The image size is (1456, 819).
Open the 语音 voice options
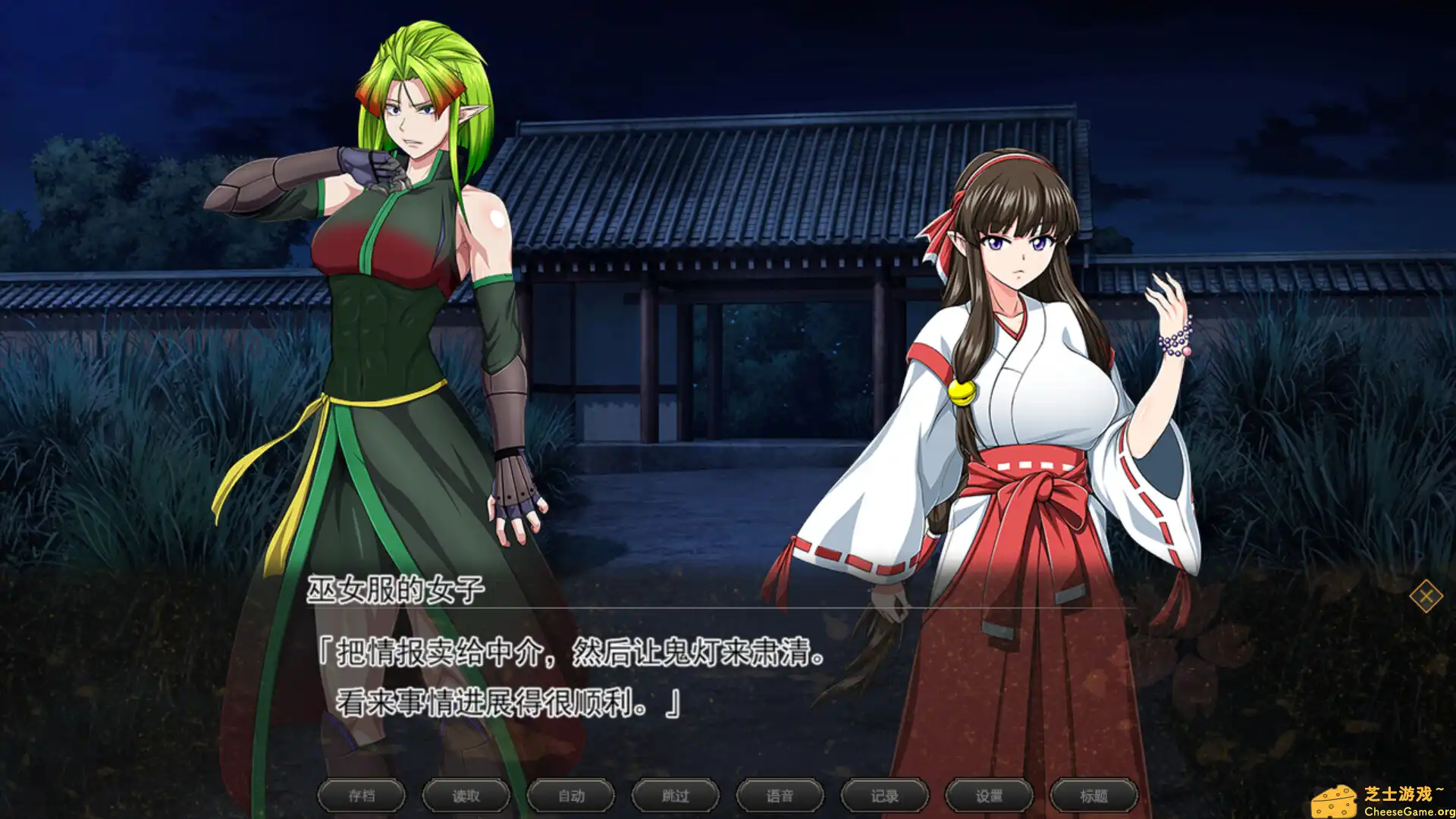779,795
